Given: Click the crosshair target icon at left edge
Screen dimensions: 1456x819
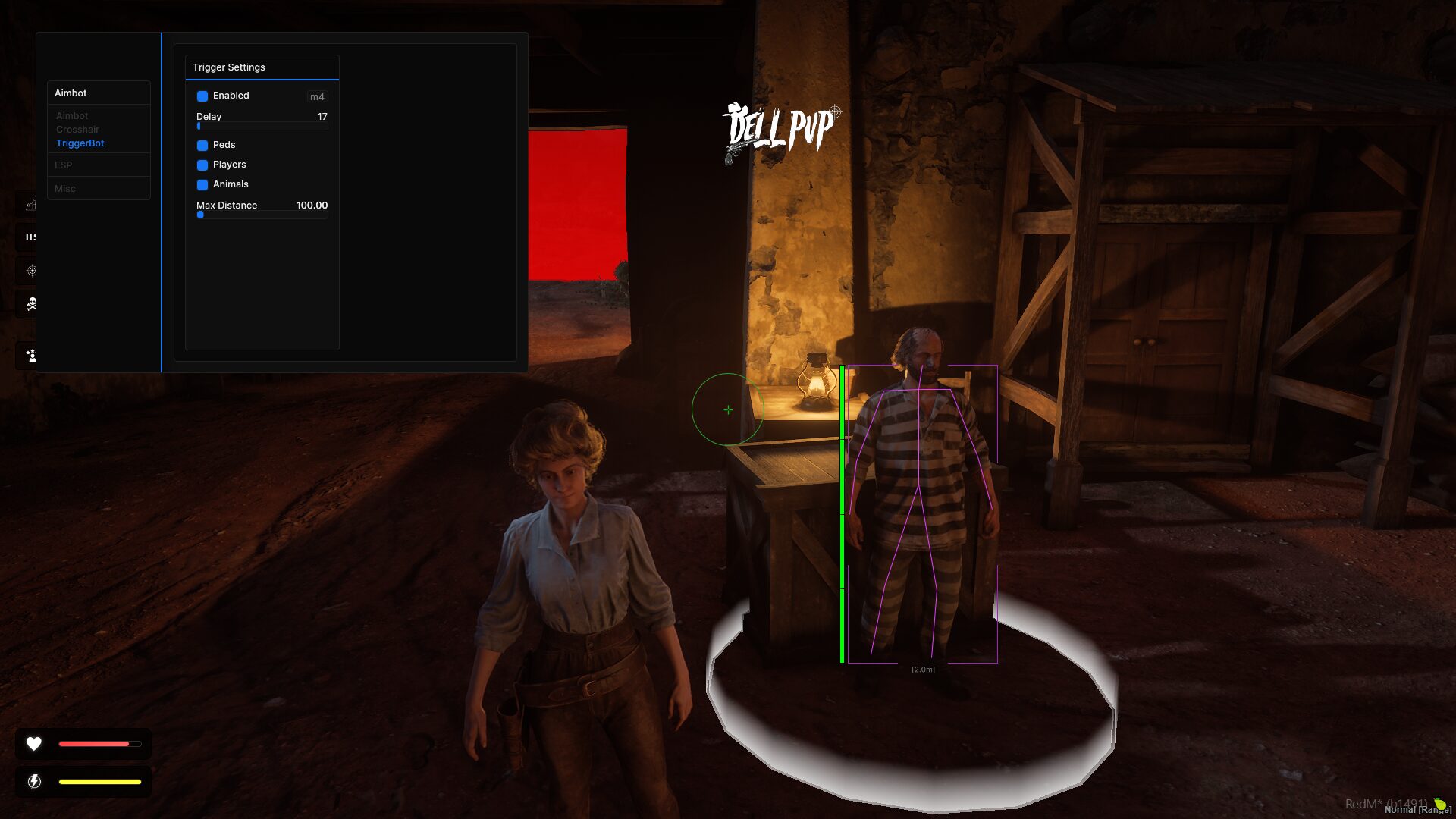Looking at the screenshot, I should 31,271.
